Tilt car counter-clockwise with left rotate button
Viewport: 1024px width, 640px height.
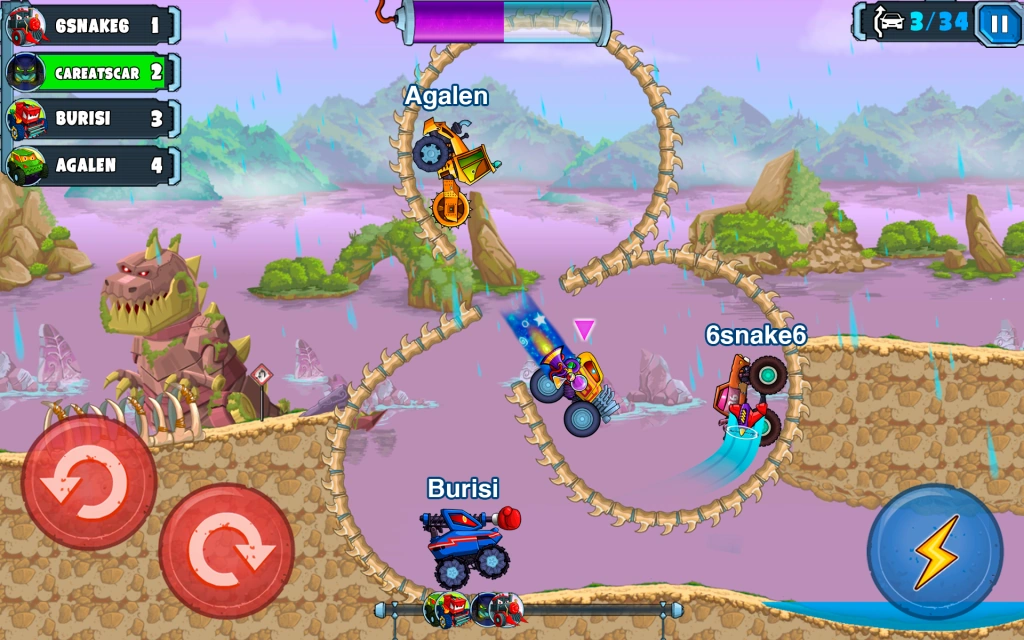pos(89,484)
